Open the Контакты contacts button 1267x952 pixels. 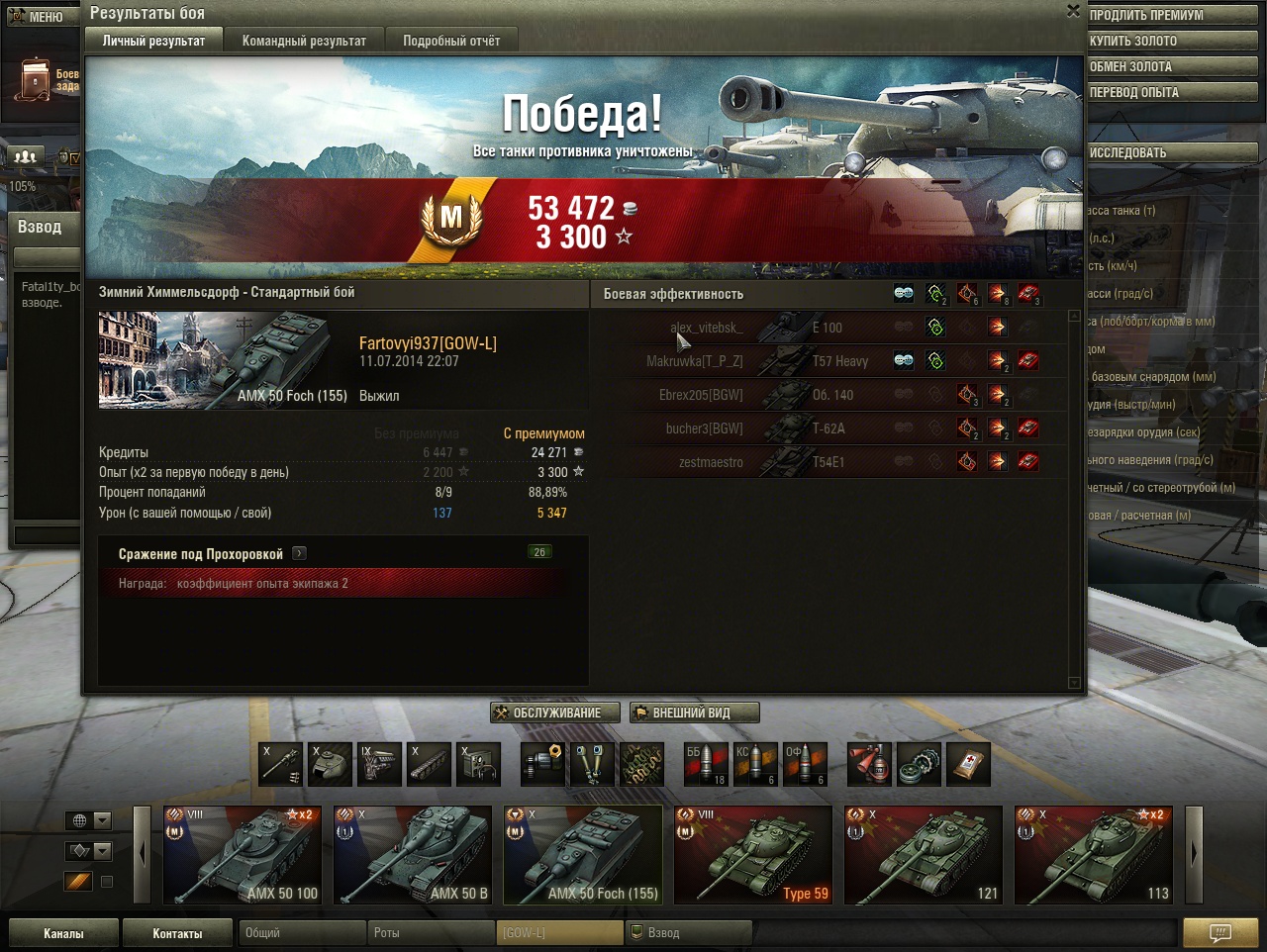coord(177,933)
